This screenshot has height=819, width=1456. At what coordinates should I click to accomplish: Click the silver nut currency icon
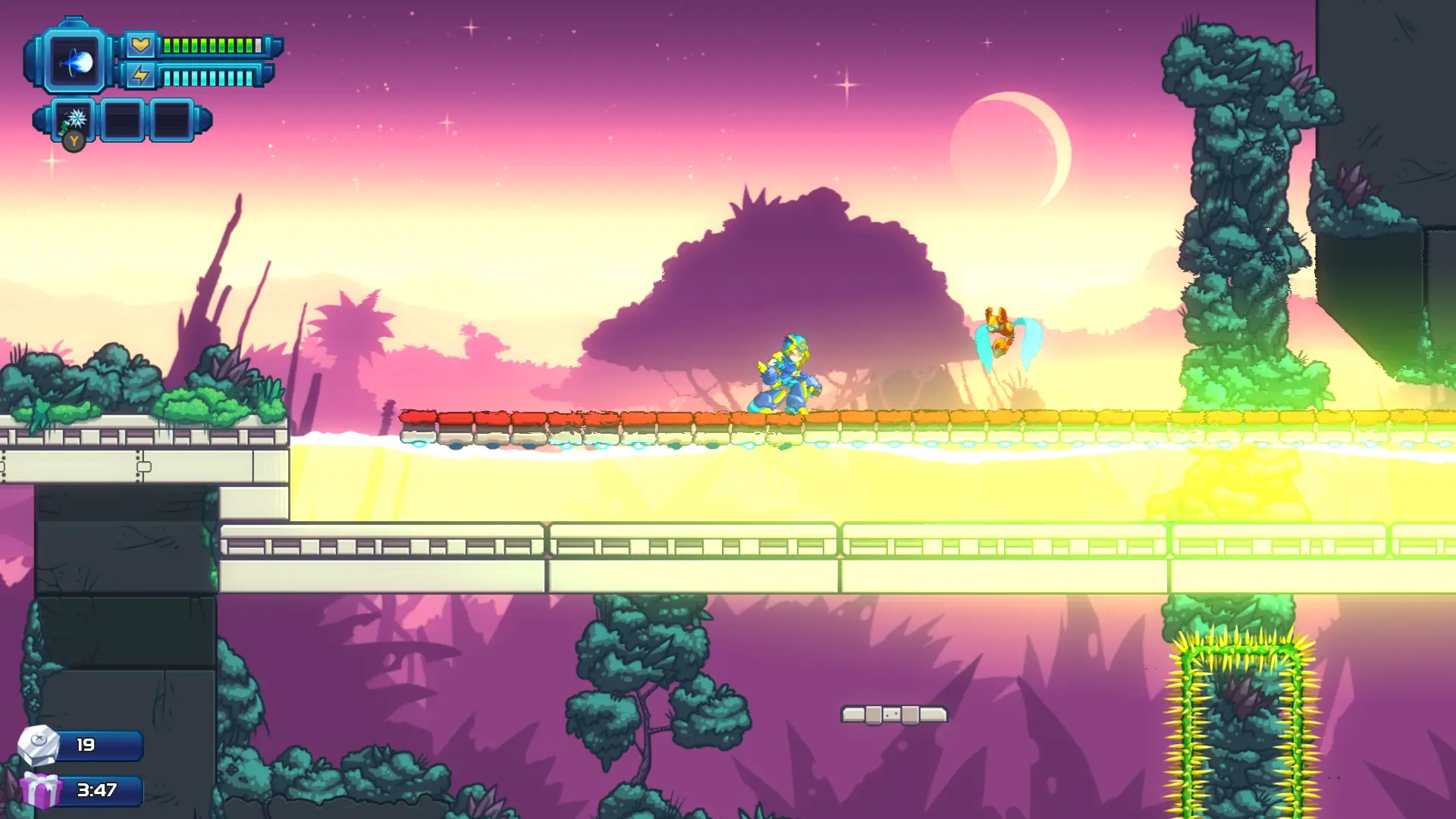(x=39, y=744)
